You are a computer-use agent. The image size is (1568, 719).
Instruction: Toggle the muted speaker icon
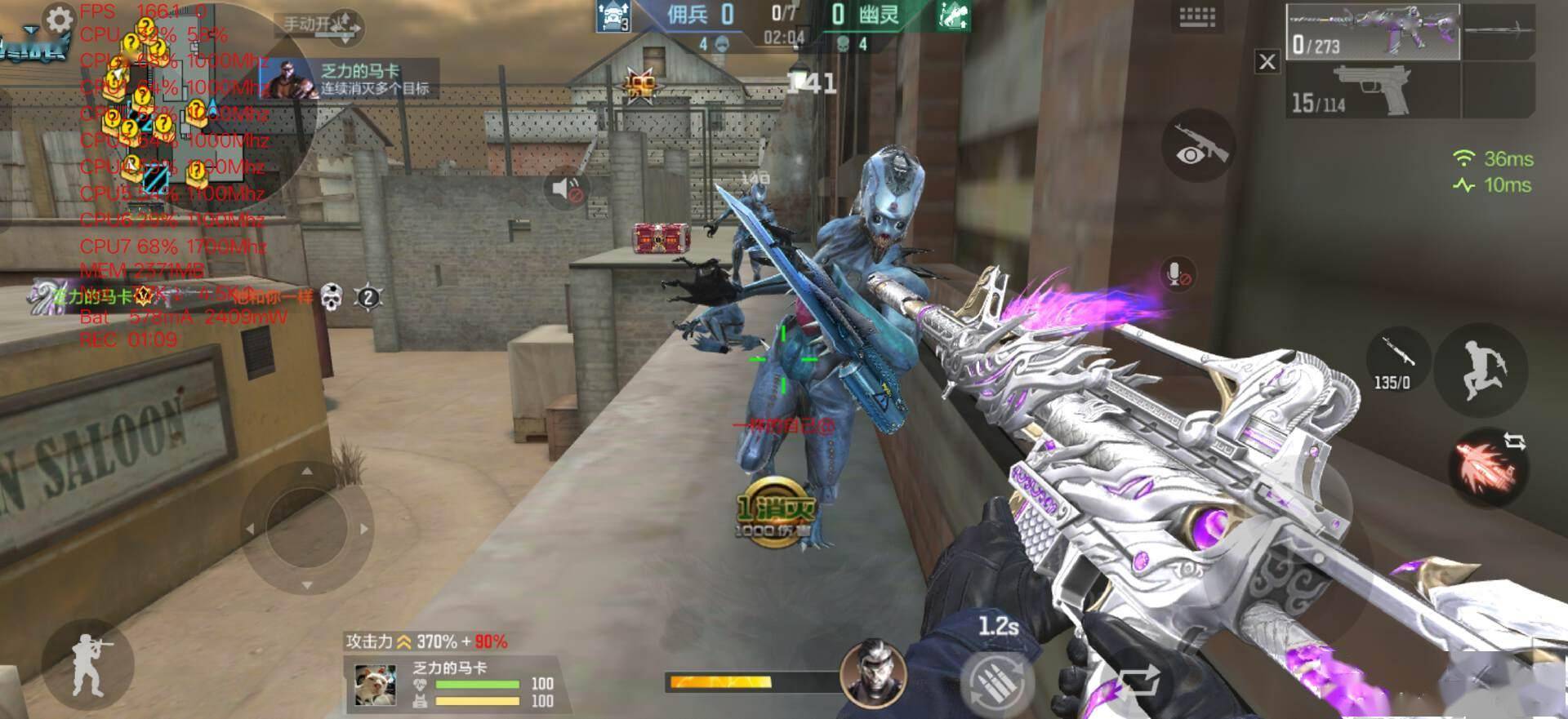(566, 191)
